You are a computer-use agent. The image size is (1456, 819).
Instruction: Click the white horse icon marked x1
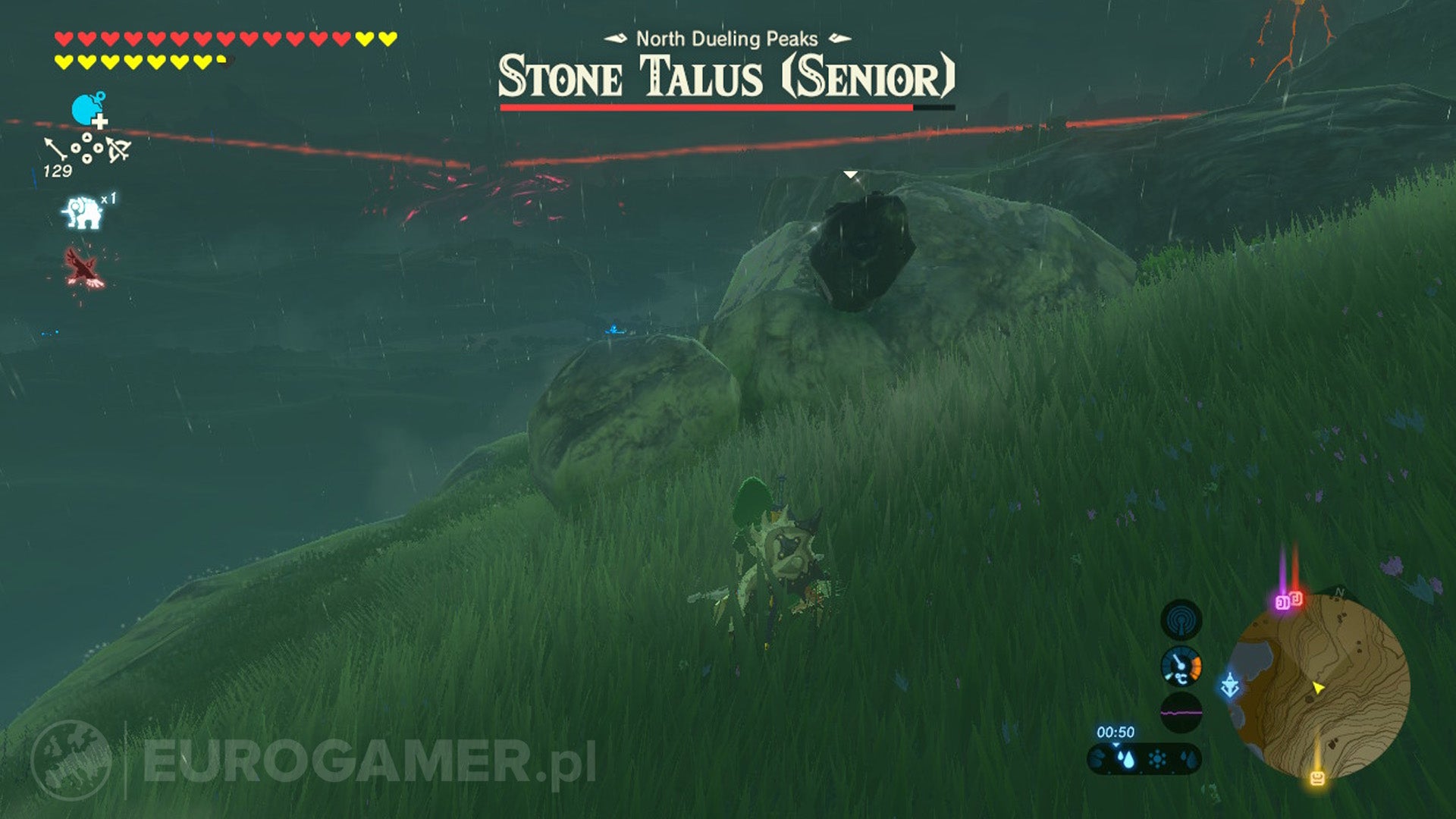[x=82, y=211]
